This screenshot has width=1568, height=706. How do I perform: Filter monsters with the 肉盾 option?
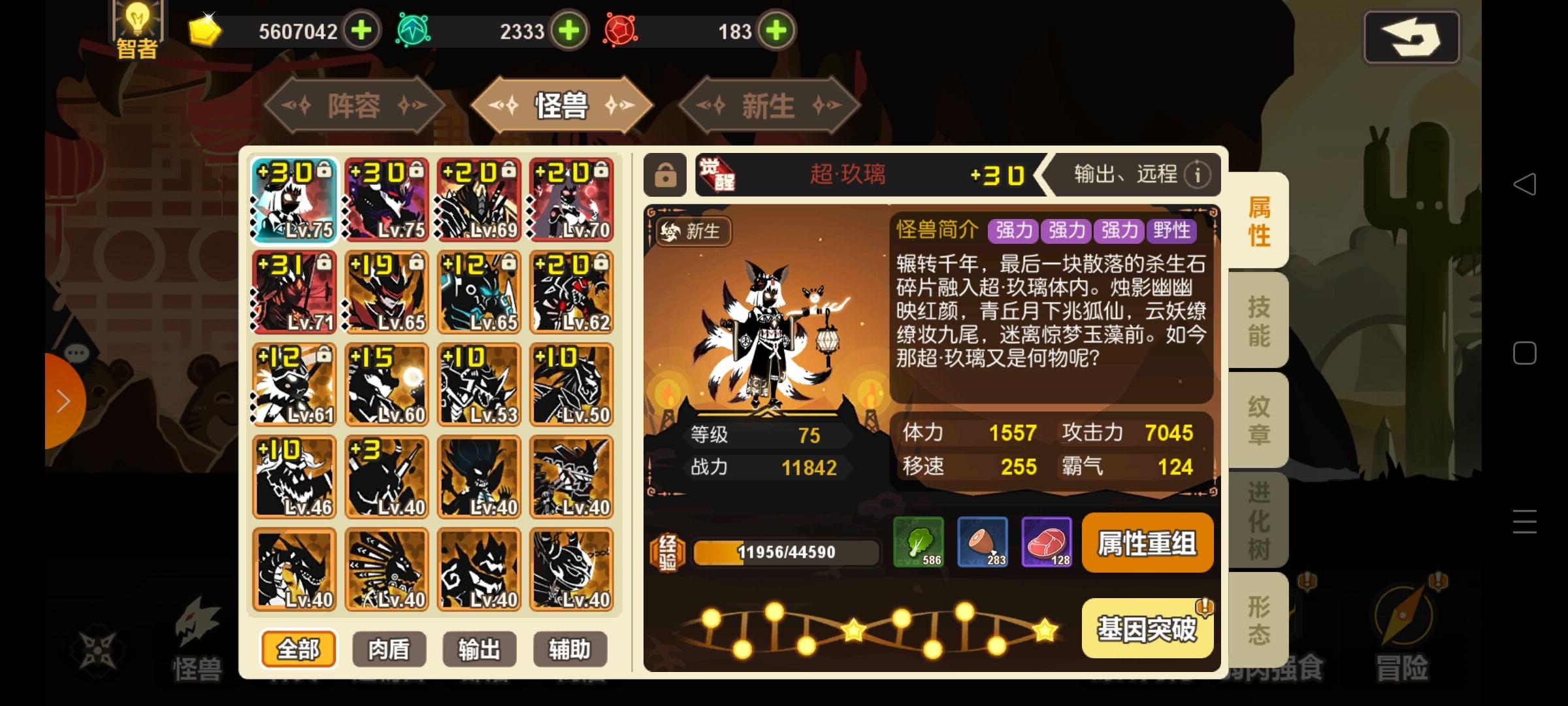pos(389,649)
